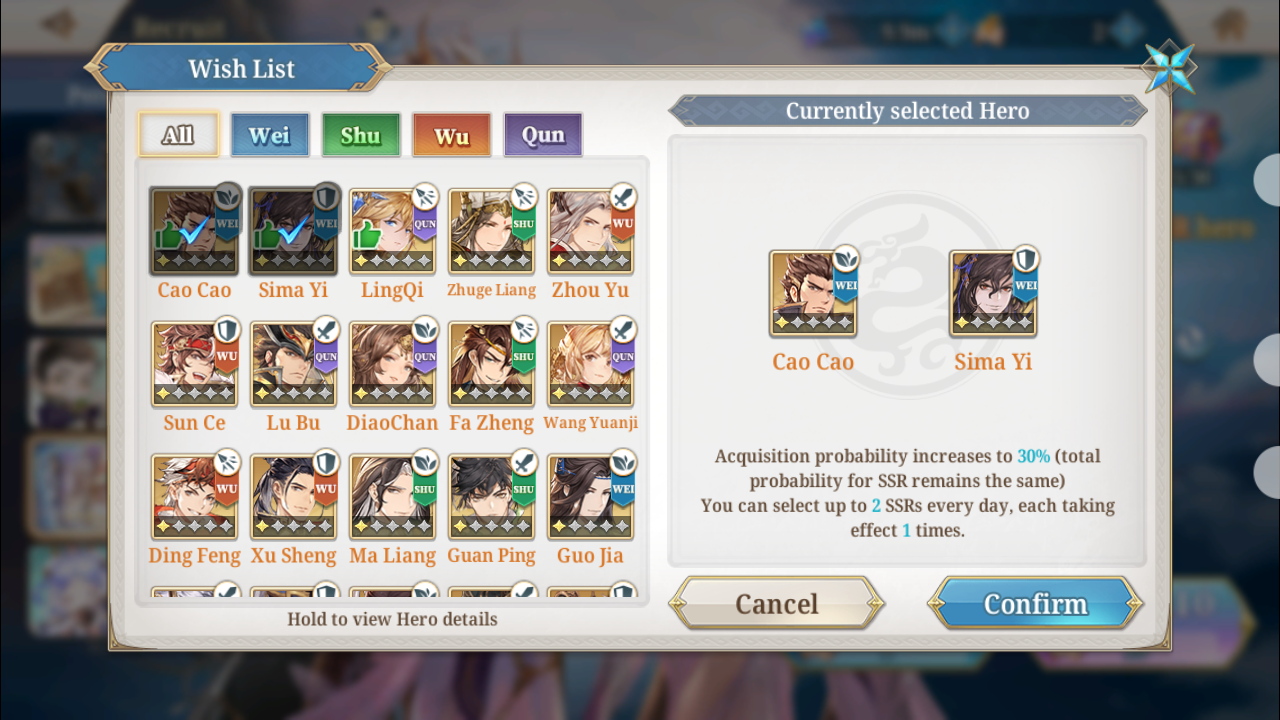The image size is (1280, 720).
Task: Cancel the wish list changes
Action: 776,603
